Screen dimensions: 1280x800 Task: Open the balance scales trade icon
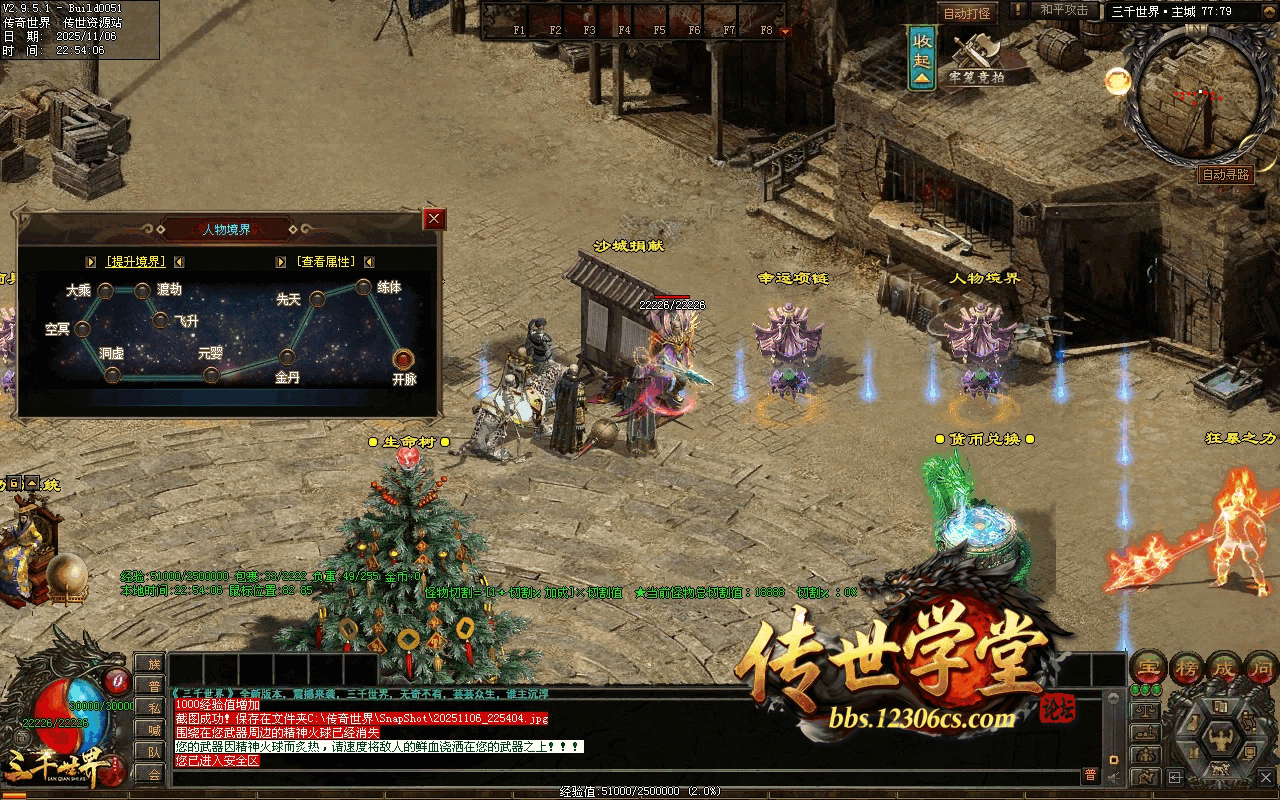(x=1146, y=711)
